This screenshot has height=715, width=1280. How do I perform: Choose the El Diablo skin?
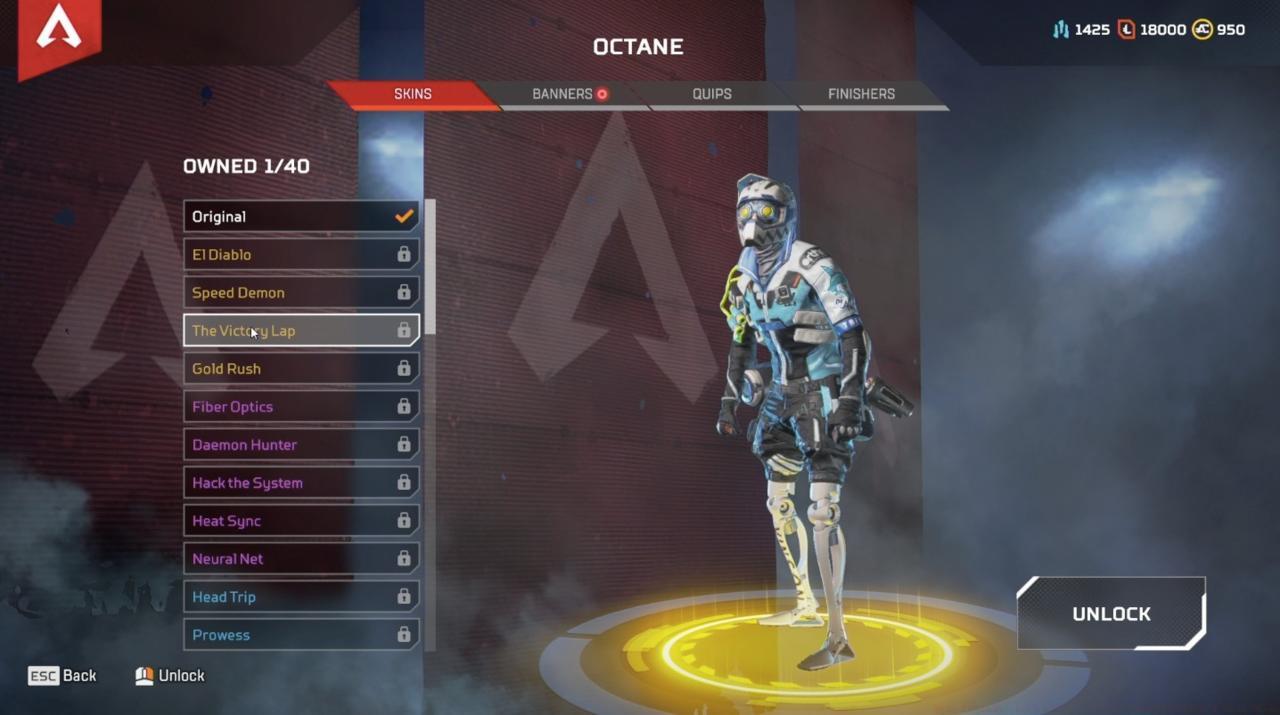point(301,254)
